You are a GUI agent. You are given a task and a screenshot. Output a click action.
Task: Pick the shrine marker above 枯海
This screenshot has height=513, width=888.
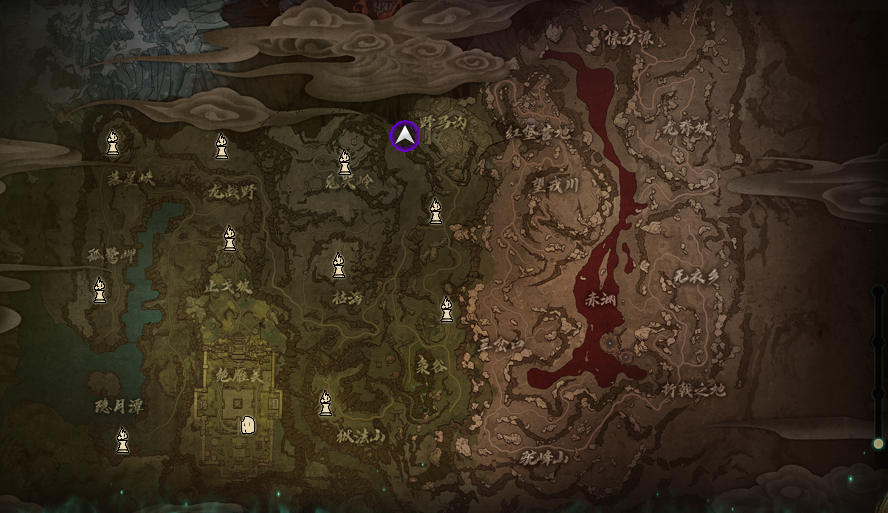[x=339, y=266]
